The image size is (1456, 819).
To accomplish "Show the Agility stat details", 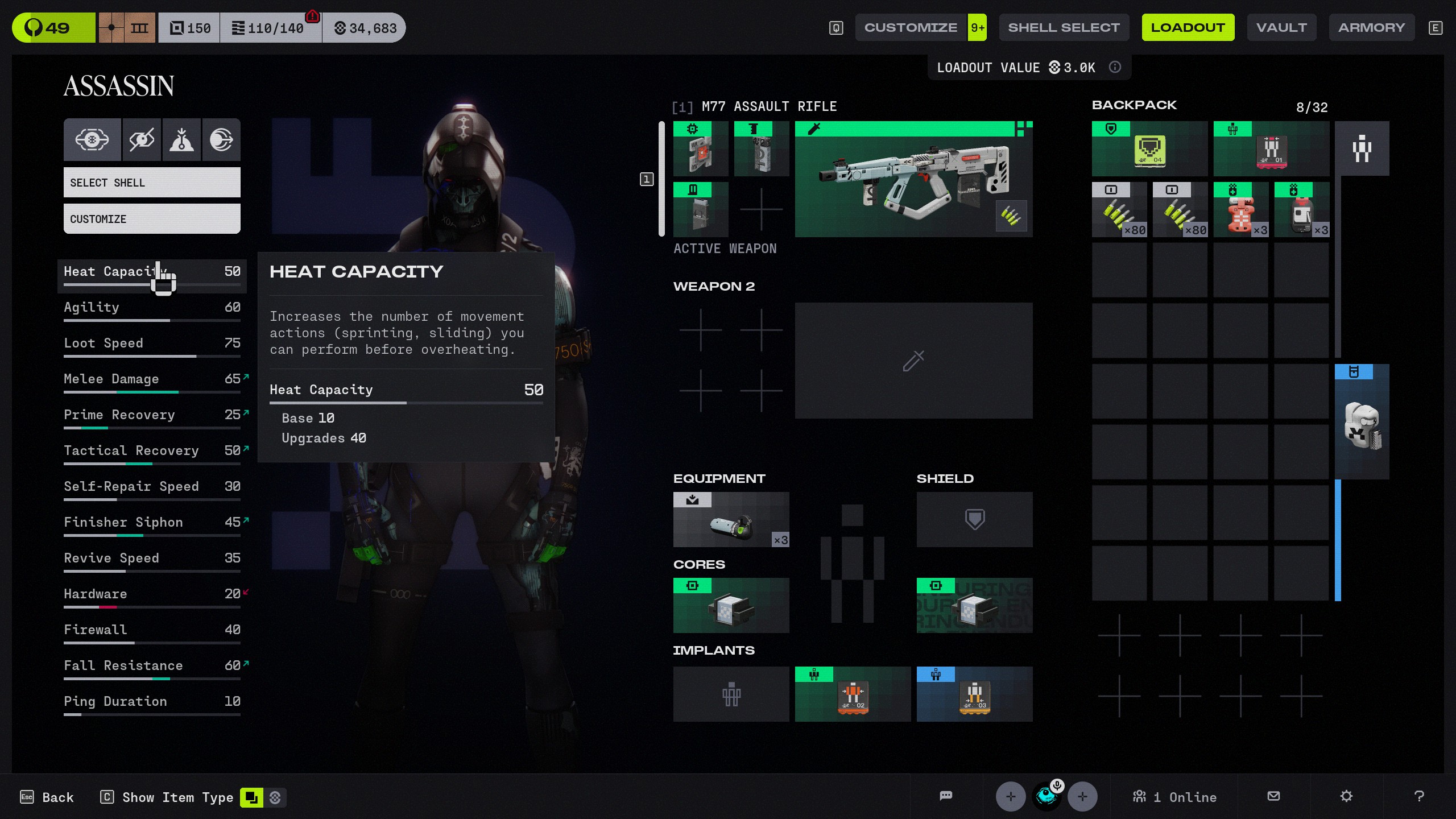I will 152,308.
